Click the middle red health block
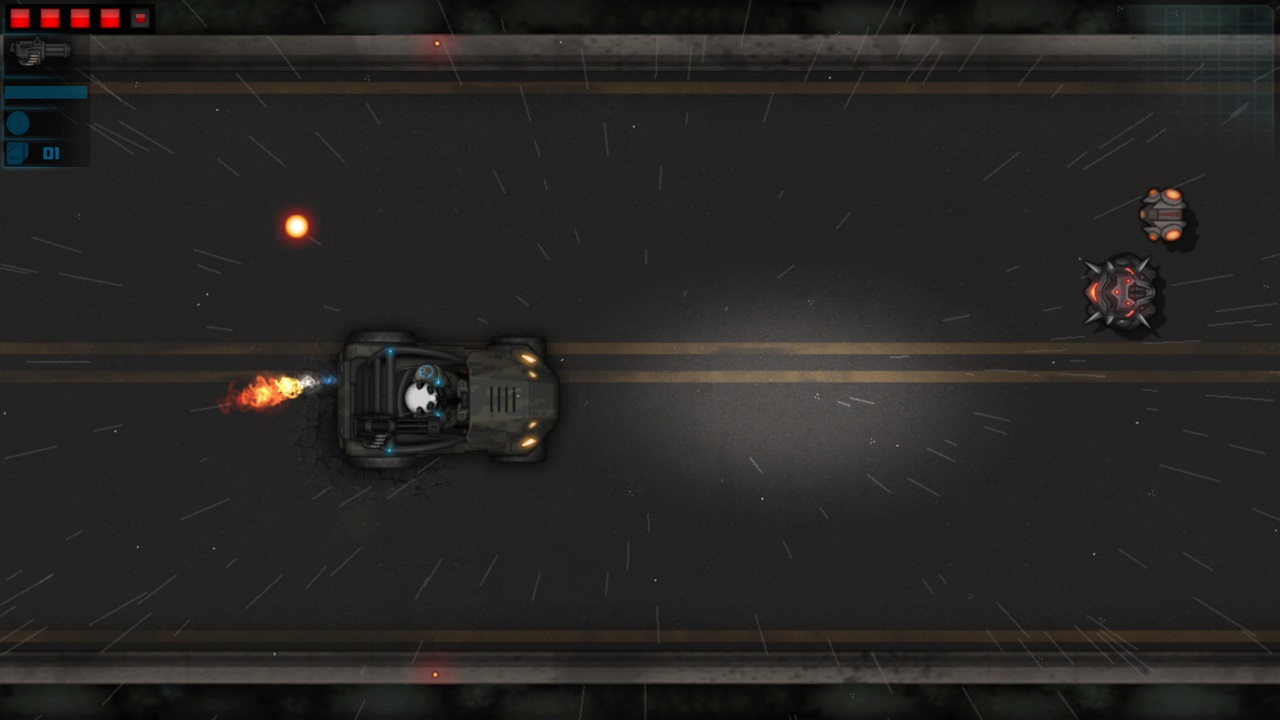Viewport: 1280px width, 720px height. click(x=79, y=17)
